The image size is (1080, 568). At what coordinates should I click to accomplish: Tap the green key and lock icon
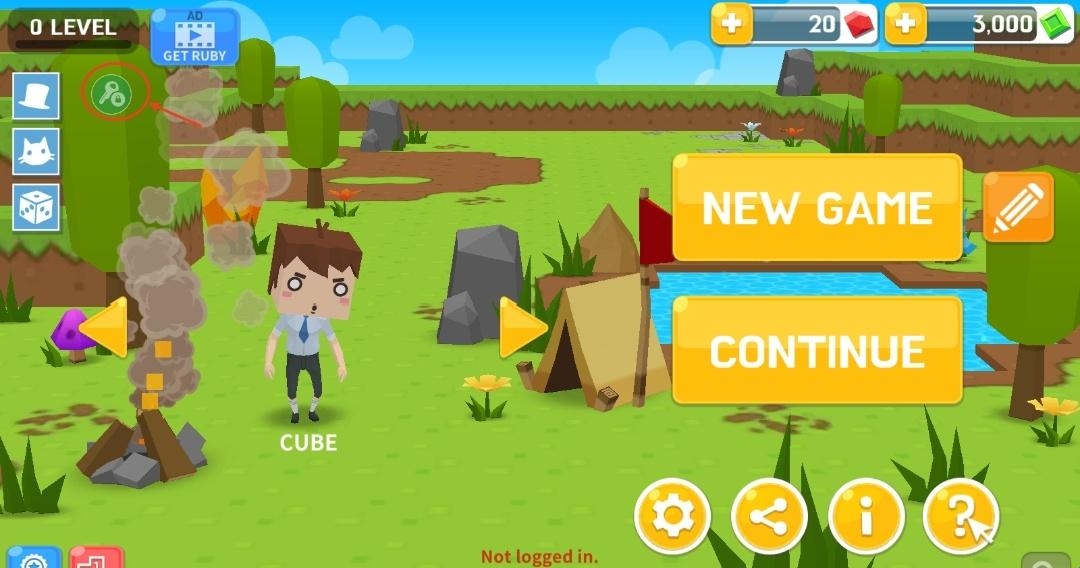click(x=111, y=95)
